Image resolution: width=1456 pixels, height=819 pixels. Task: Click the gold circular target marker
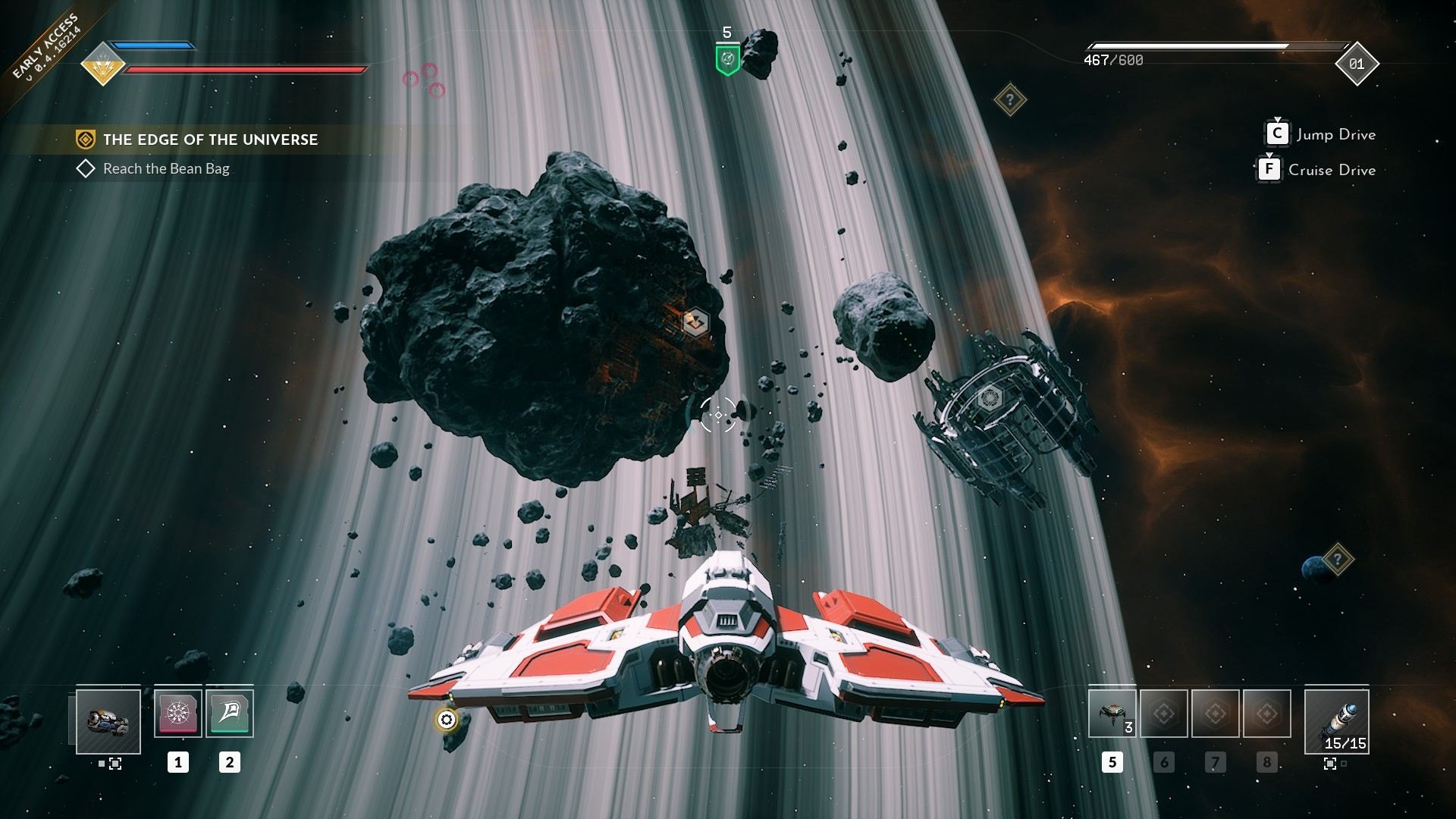click(x=447, y=720)
